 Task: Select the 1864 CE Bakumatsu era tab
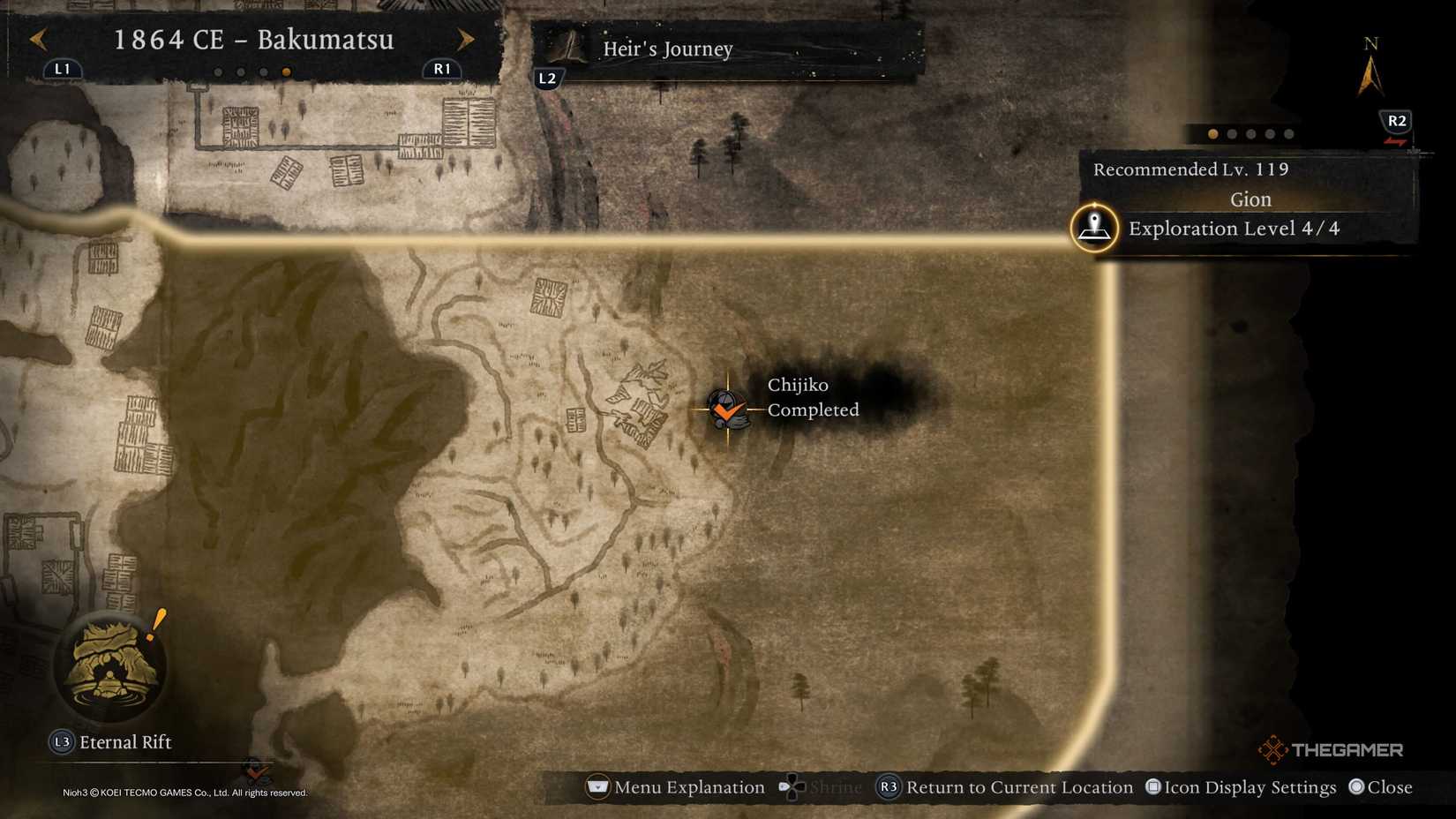254,40
